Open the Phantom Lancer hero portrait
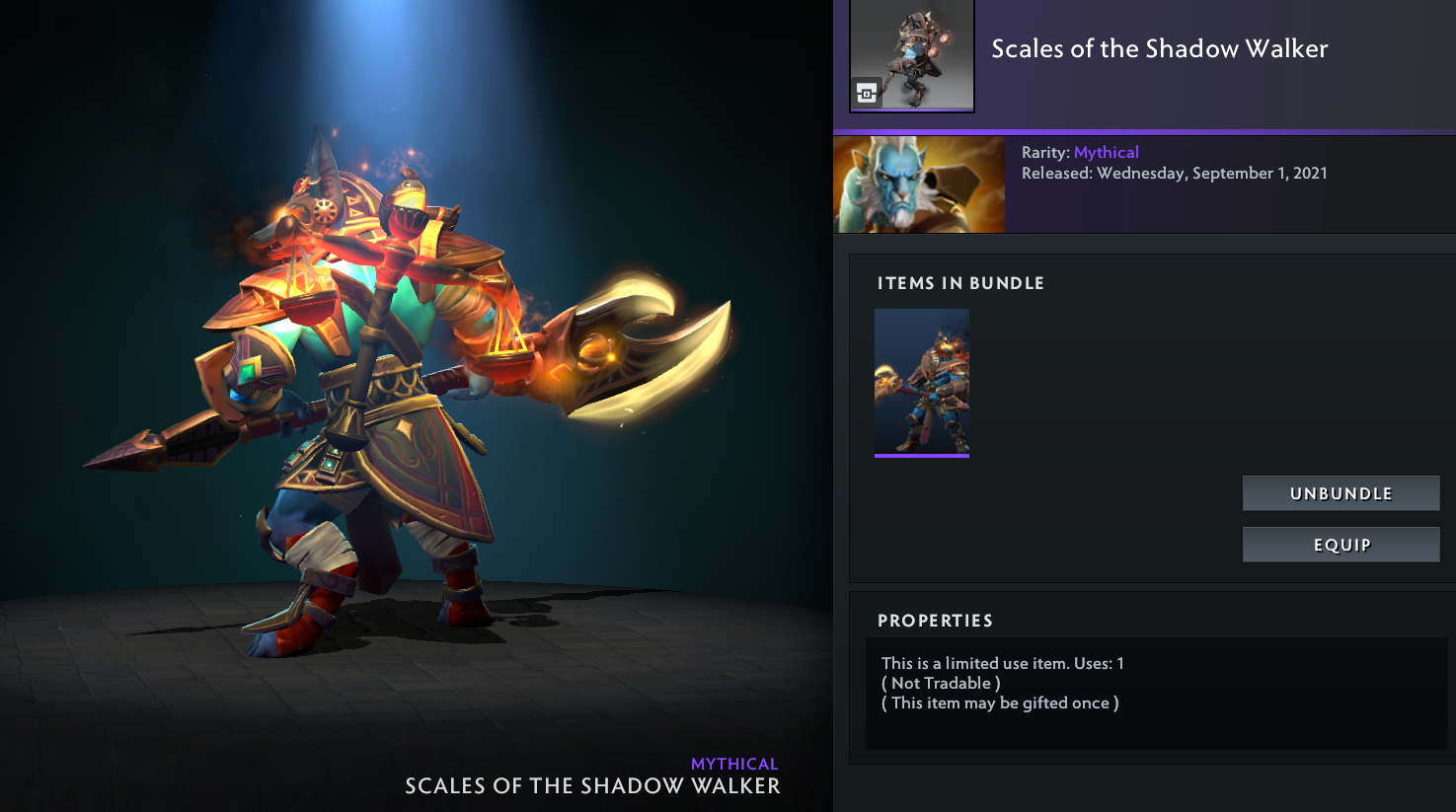The width and height of the screenshot is (1456, 812). (919, 185)
